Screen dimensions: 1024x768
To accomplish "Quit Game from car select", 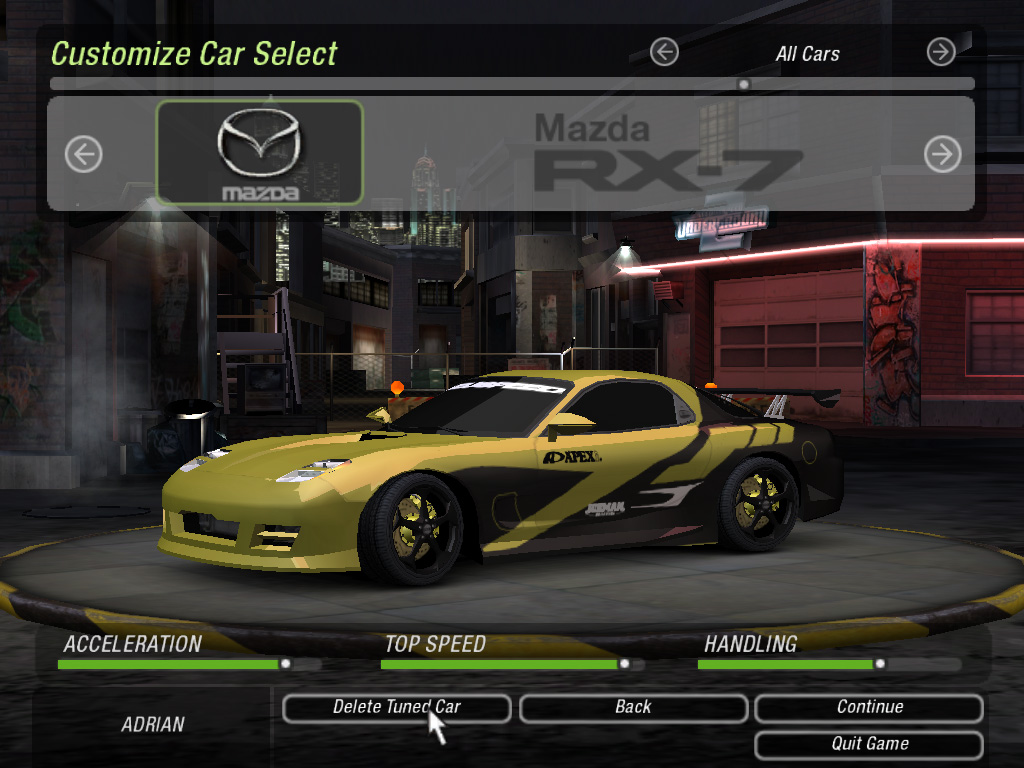I will (869, 745).
